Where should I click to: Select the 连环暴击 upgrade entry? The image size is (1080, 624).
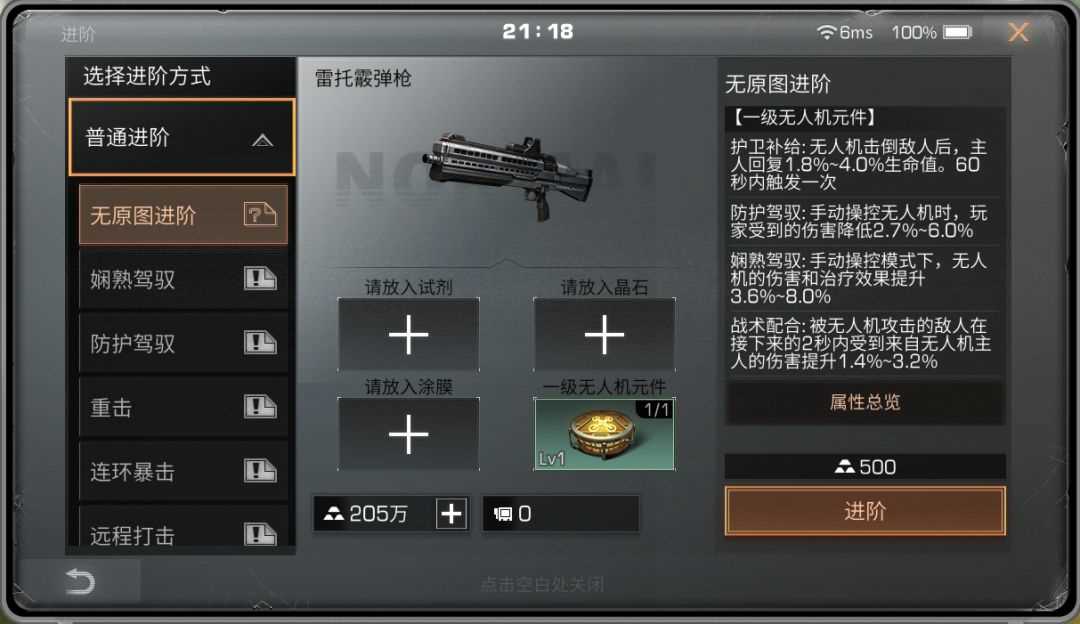click(x=183, y=471)
